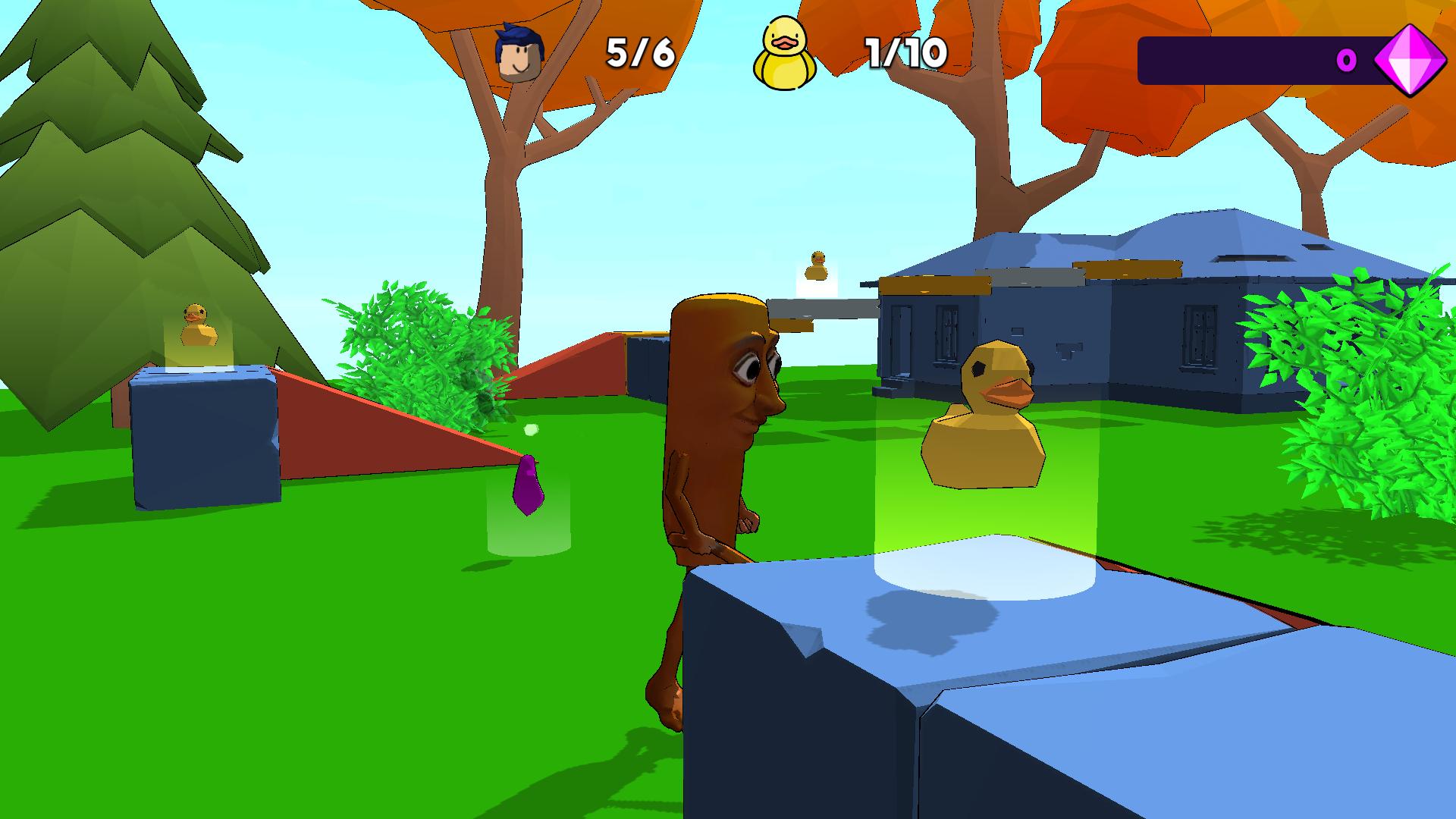Screen dimensions: 1456x819
Task: Click the Roblox avatar head icon
Action: [x=519, y=53]
